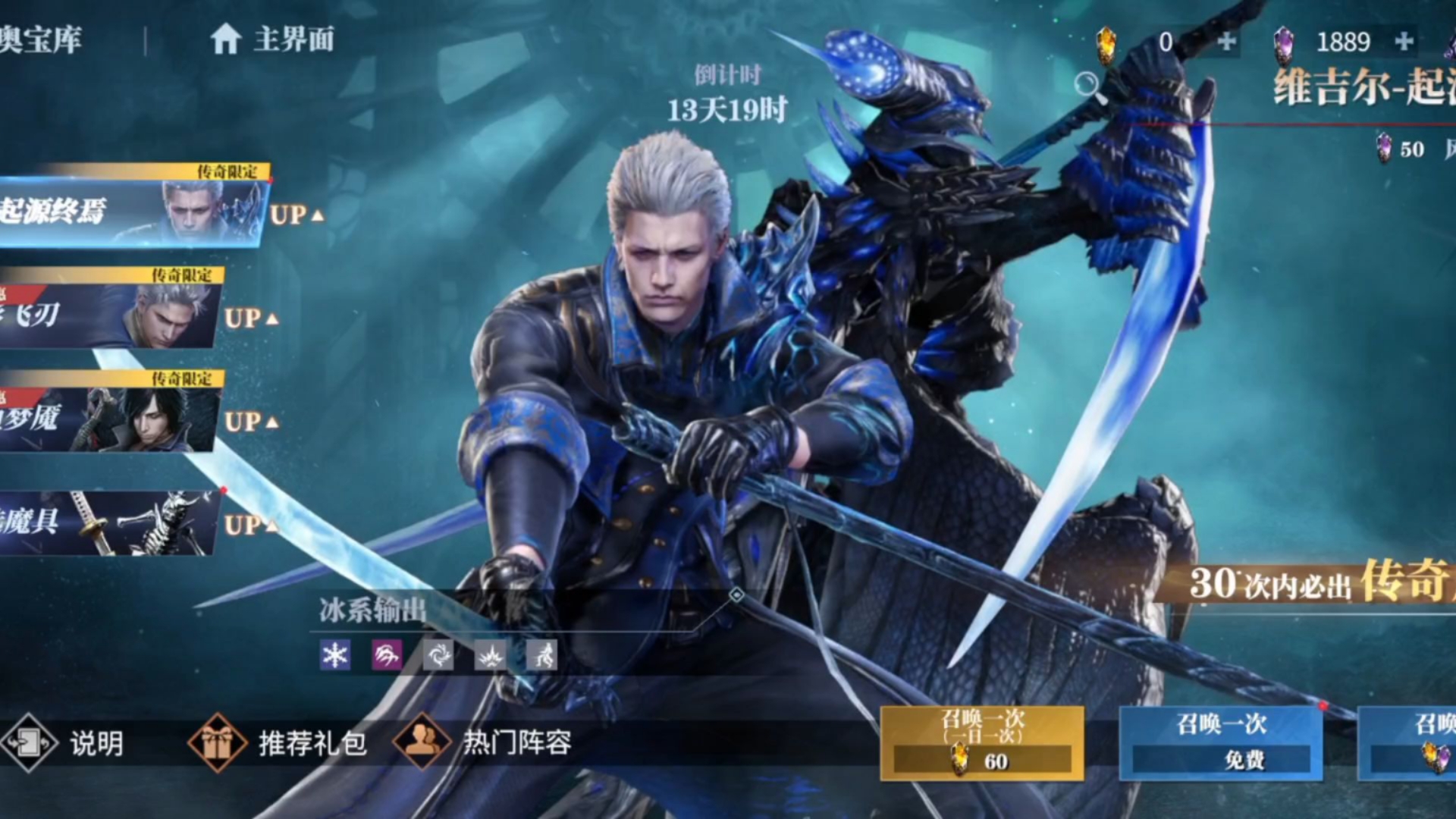
Task: View the ice snowflake skill icon
Action: [334, 655]
